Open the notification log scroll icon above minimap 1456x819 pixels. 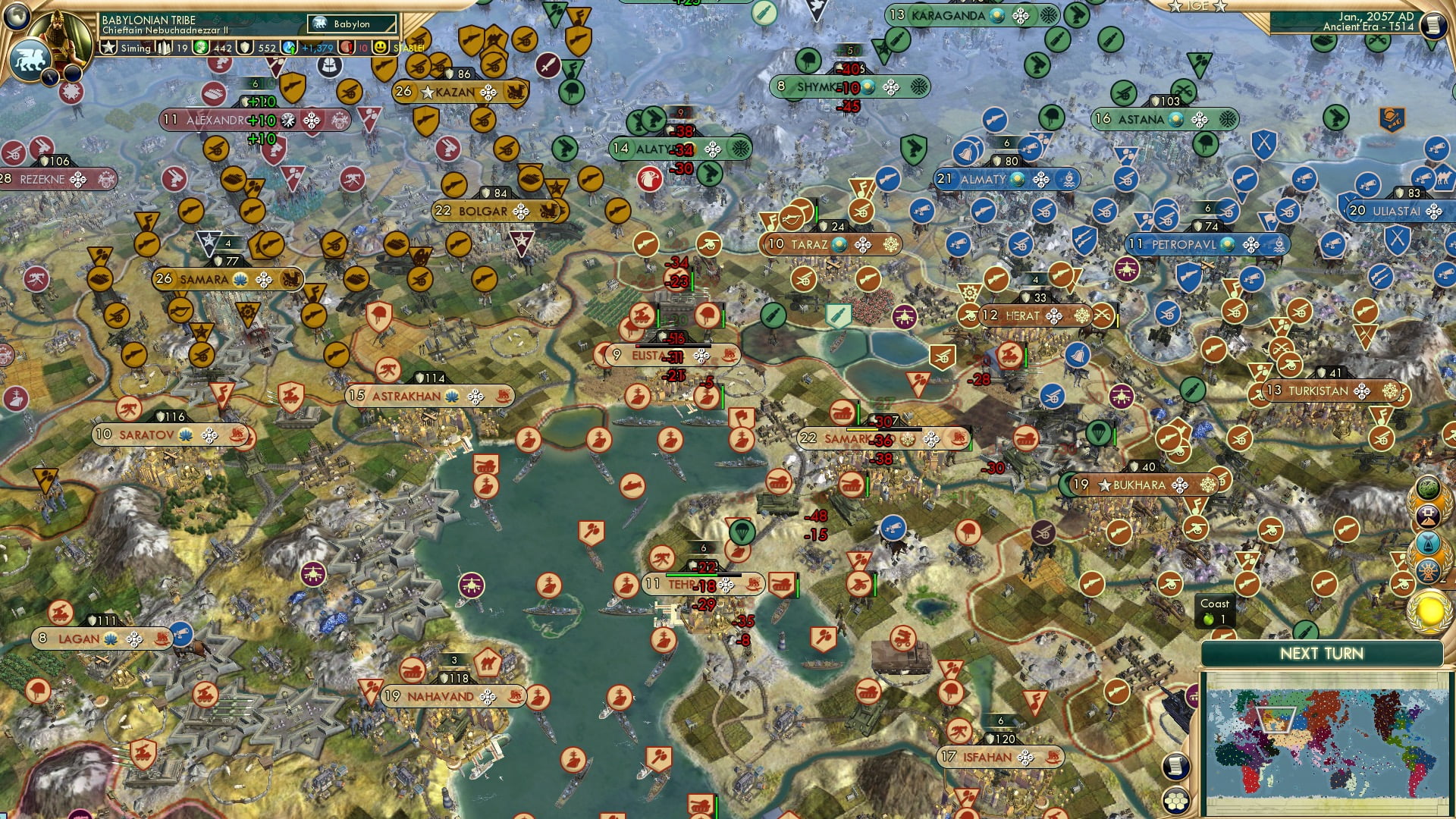(x=1175, y=767)
